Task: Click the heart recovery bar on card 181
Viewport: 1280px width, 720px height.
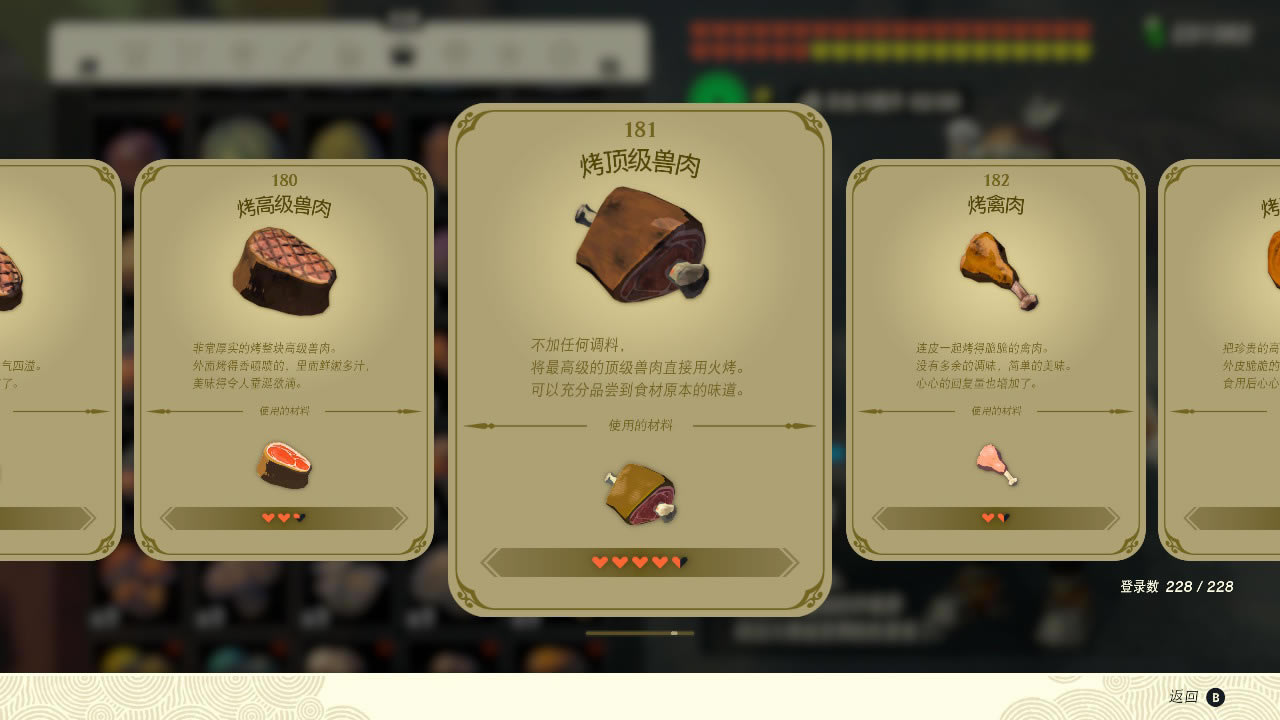Action: click(x=641, y=561)
